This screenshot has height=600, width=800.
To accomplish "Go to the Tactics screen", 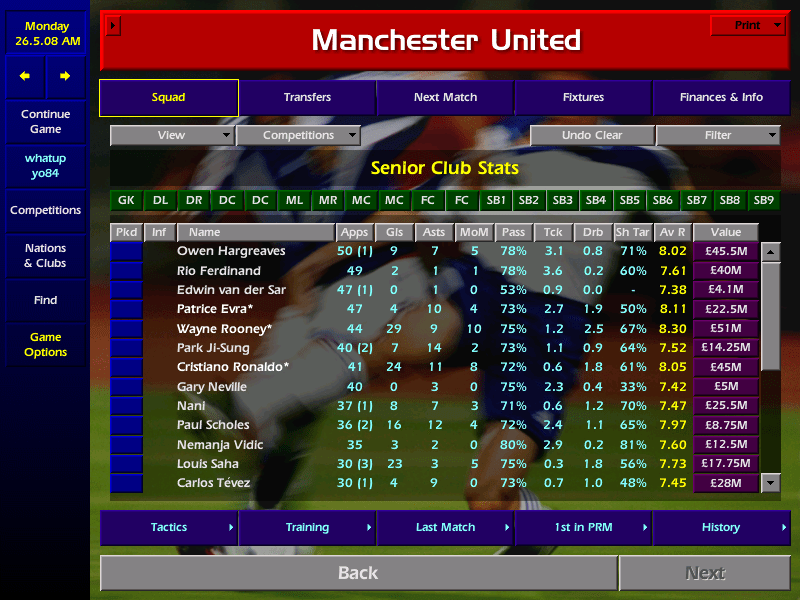I will [x=169, y=527].
